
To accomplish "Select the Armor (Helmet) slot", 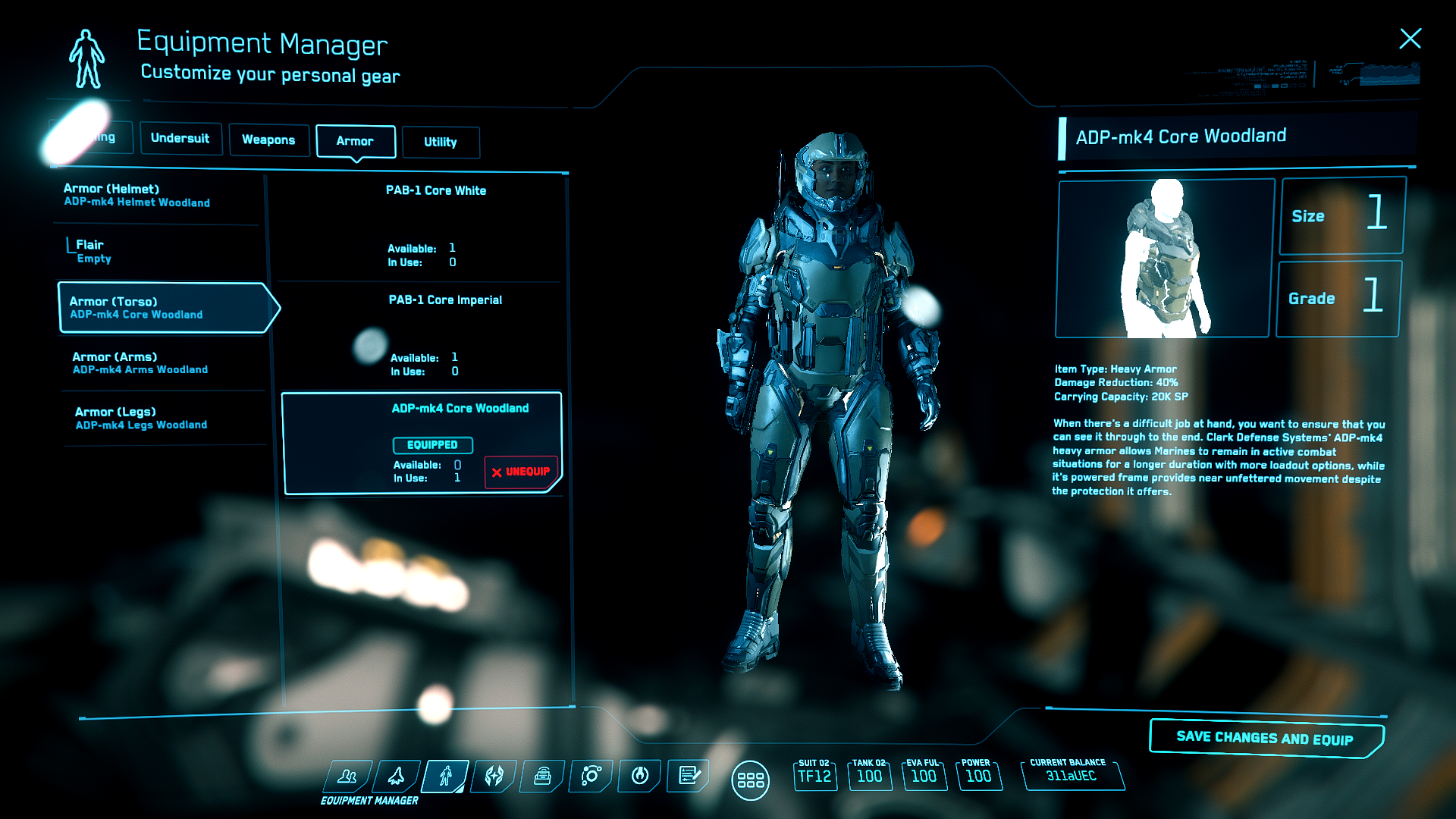I will pos(136,196).
